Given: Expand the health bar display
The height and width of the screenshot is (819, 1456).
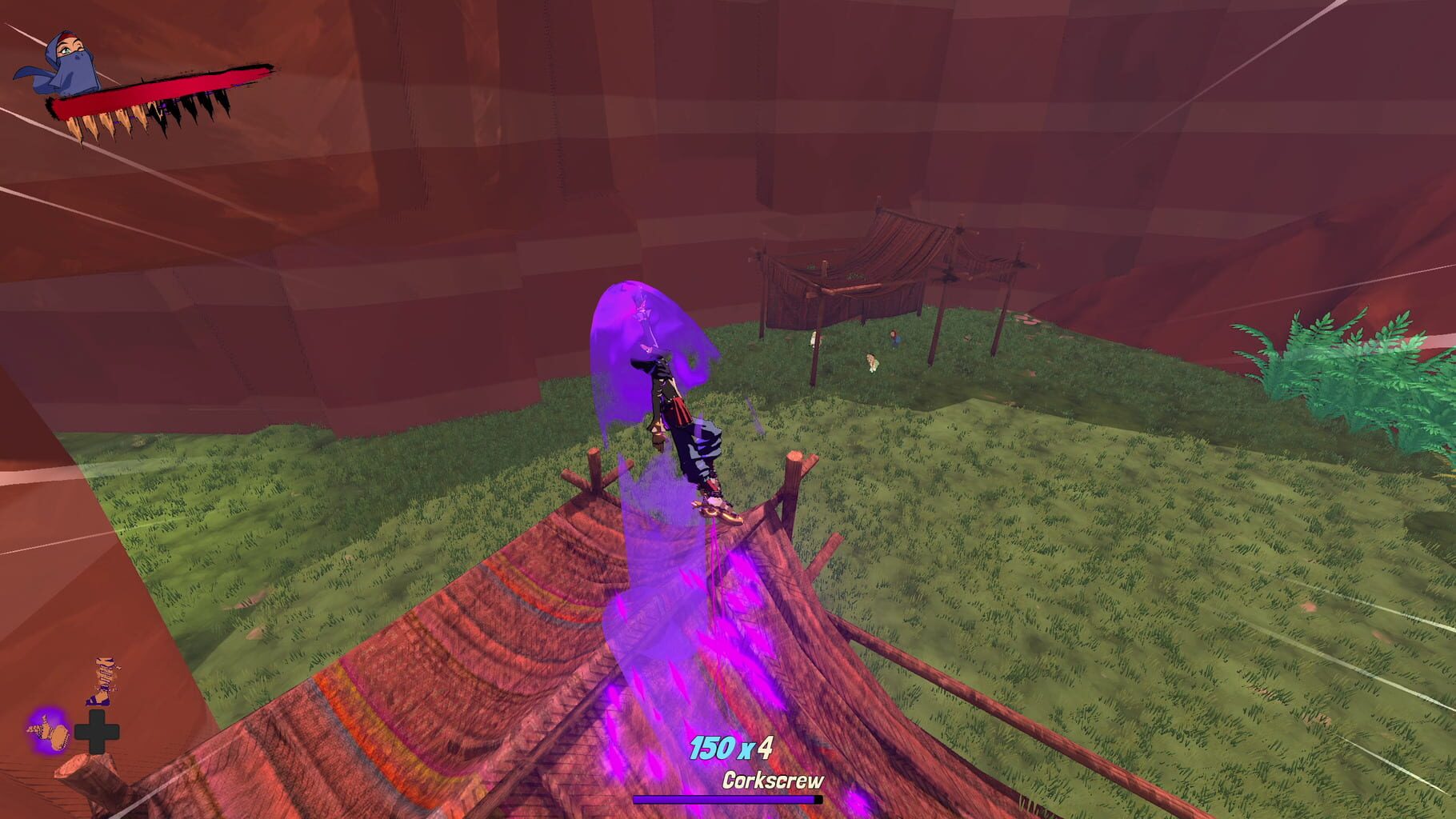Looking at the screenshot, I should (x=160, y=92).
